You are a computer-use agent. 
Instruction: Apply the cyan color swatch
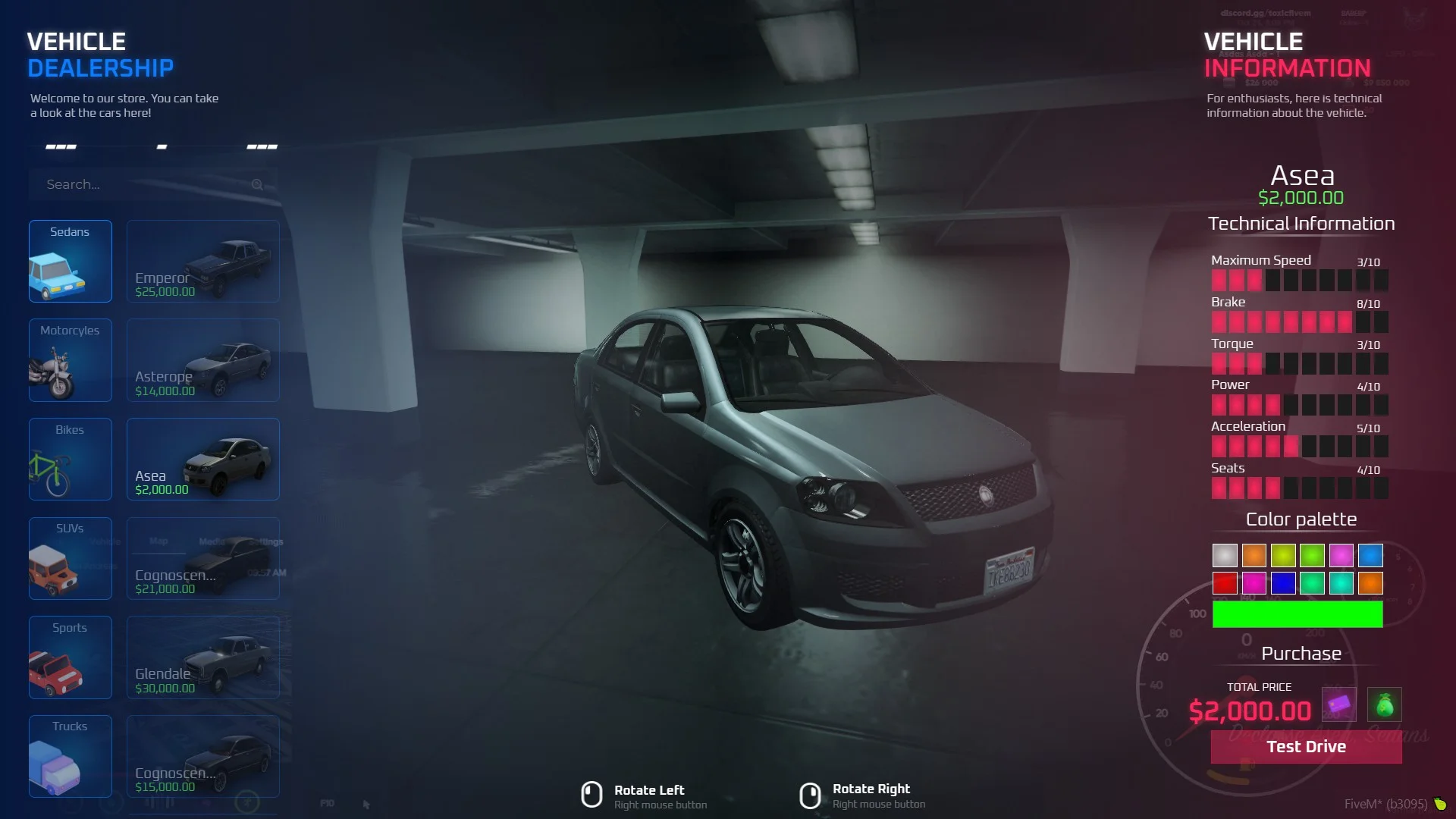click(1341, 583)
